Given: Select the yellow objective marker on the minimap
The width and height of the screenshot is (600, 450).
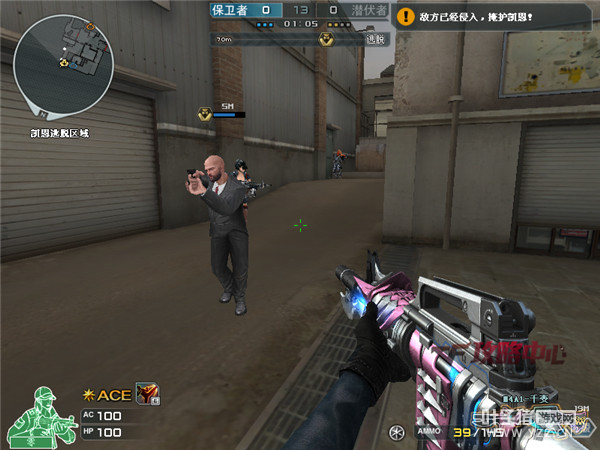Looking at the screenshot, I should pyautogui.click(x=64, y=62).
